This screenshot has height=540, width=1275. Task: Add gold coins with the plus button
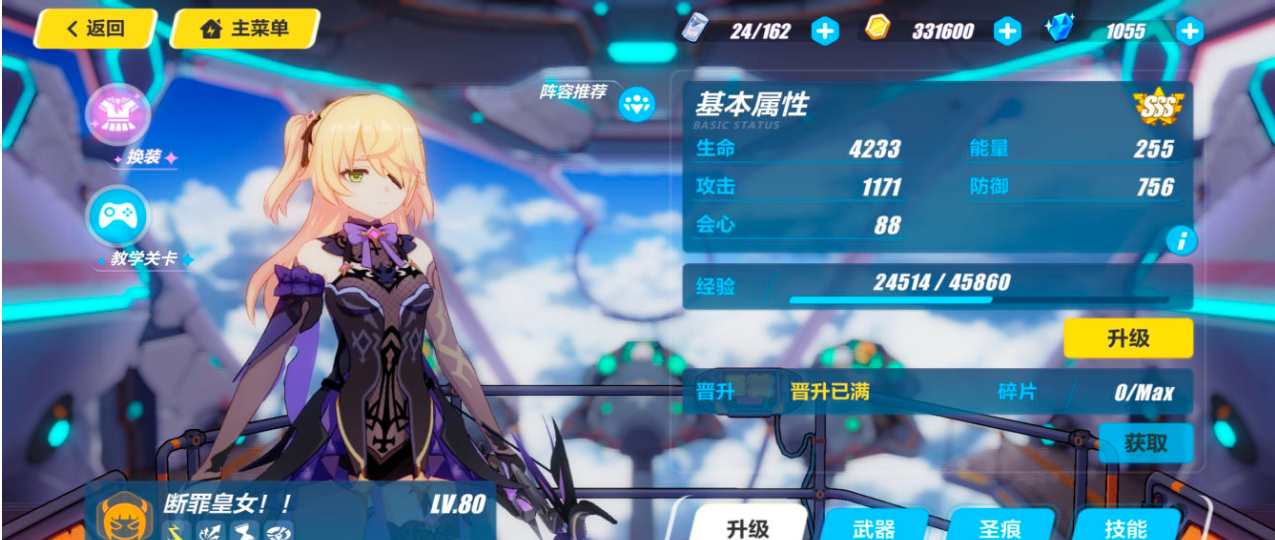[1007, 31]
